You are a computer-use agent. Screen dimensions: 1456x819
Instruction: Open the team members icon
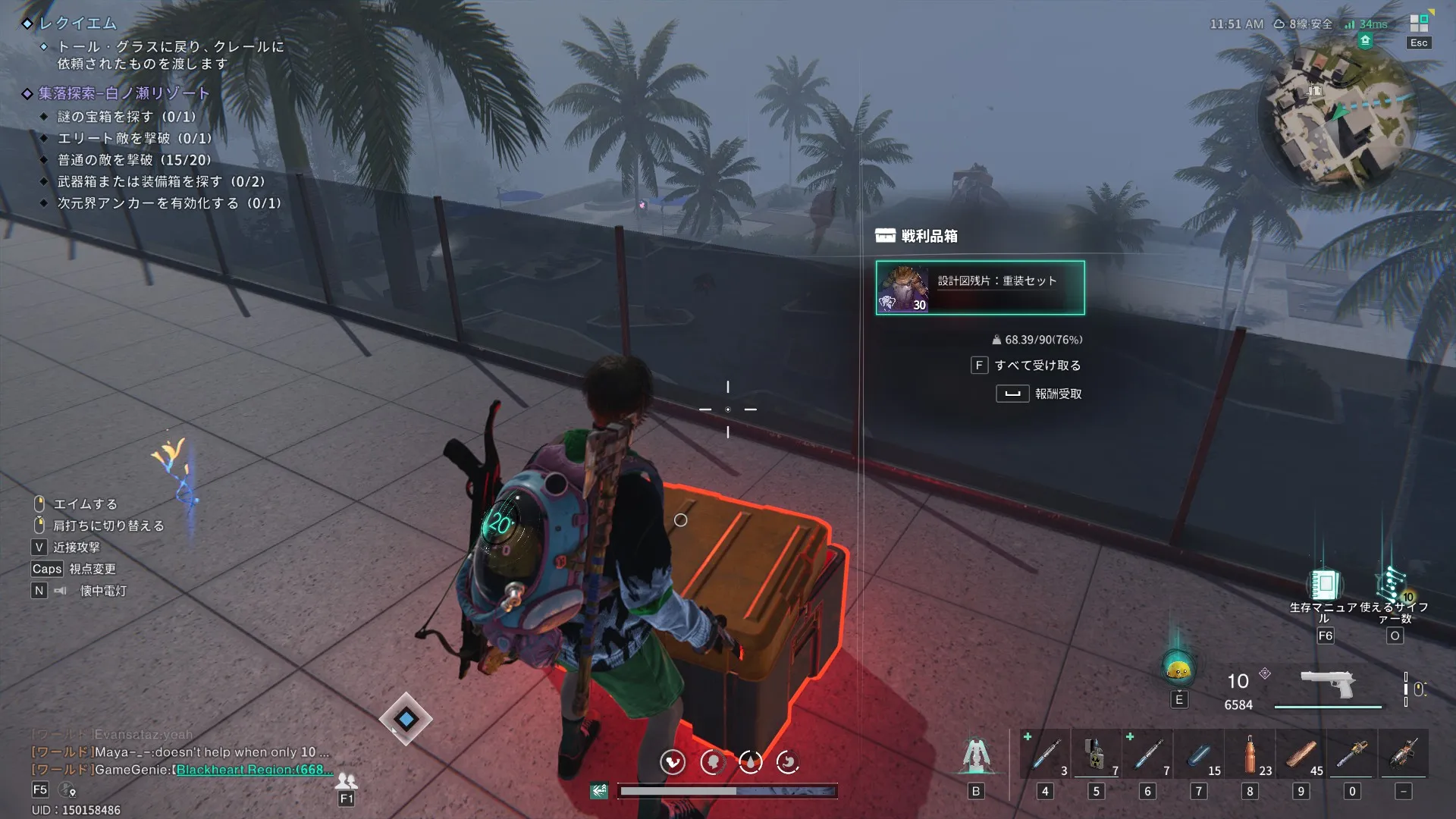(347, 780)
